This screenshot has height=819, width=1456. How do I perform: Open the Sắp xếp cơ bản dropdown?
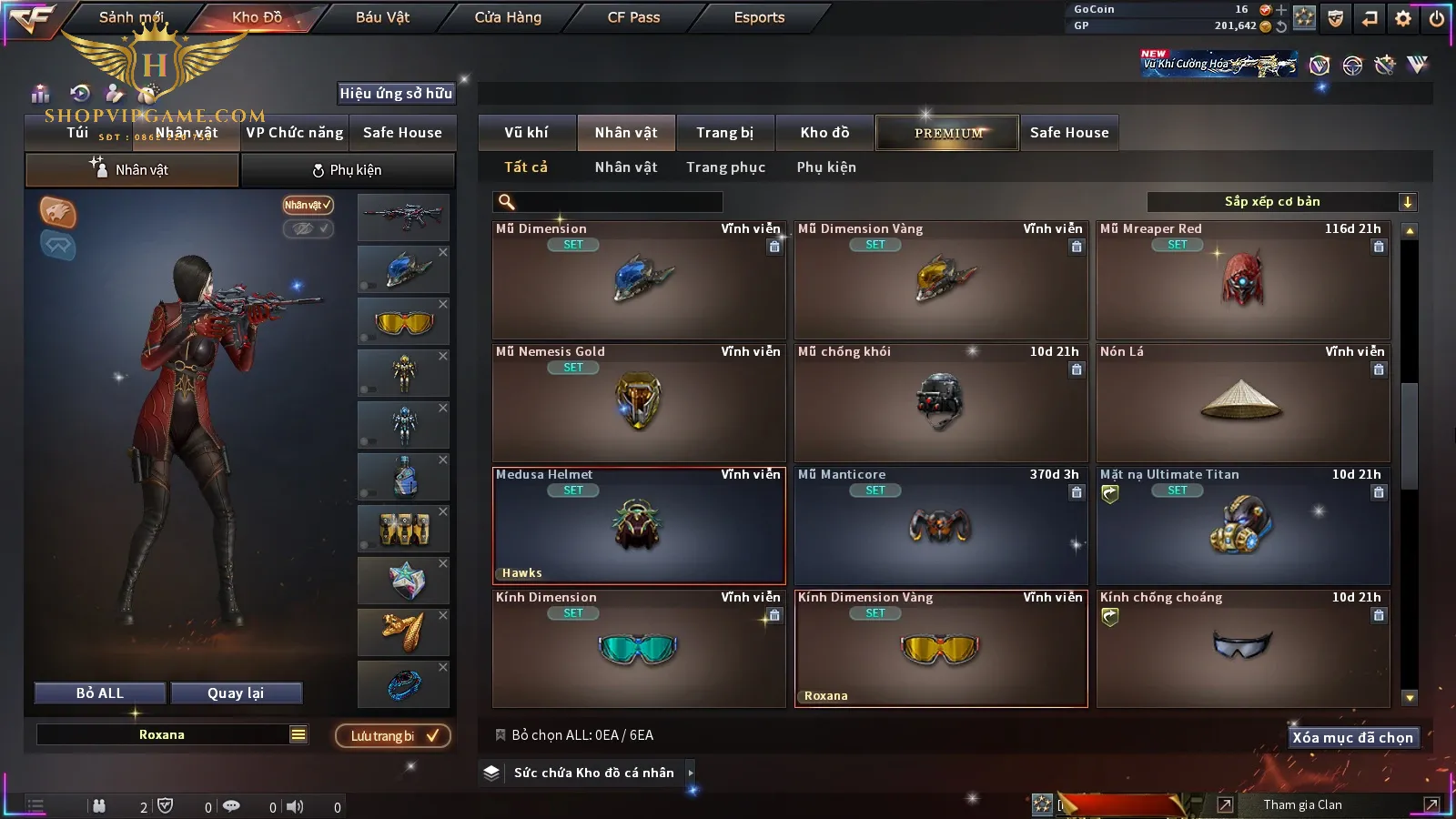tap(1281, 202)
